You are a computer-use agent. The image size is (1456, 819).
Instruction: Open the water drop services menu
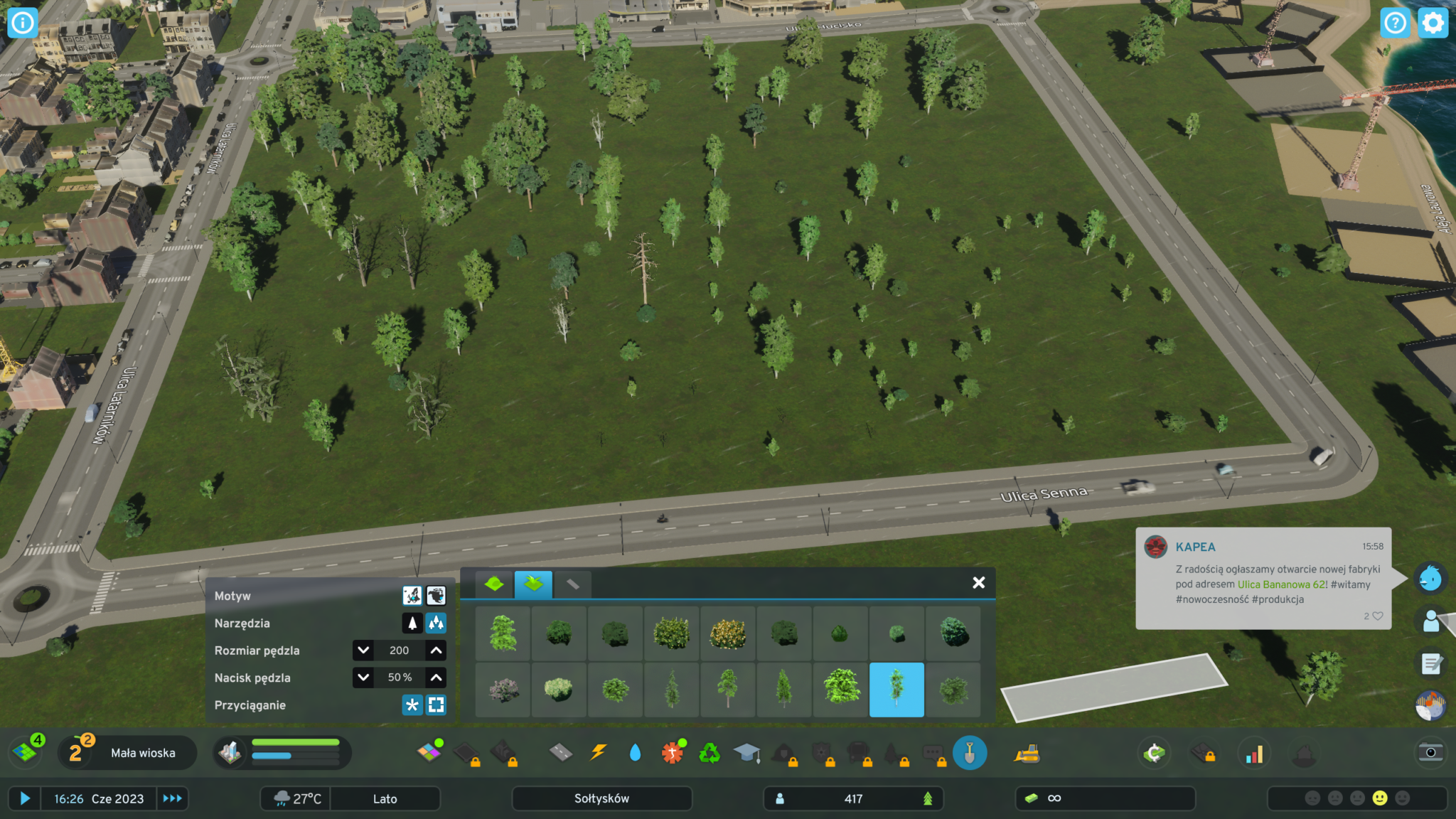[635, 752]
